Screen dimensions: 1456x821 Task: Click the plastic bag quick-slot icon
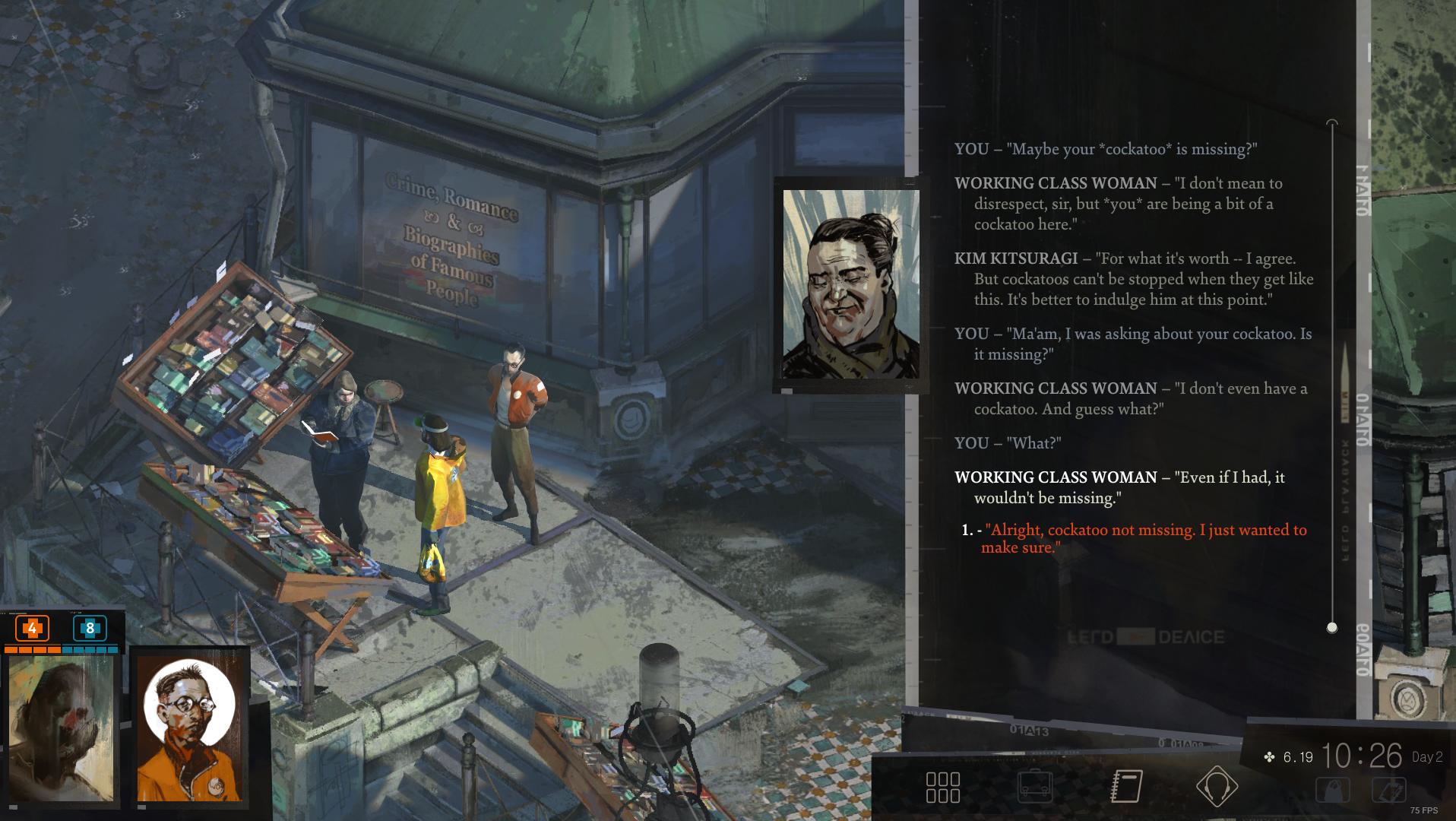tap(1333, 791)
